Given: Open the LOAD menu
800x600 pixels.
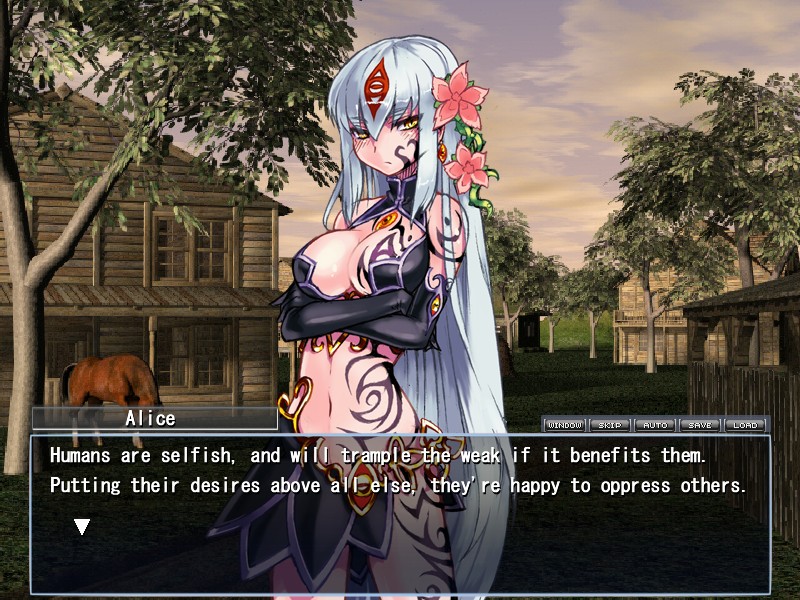Looking at the screenshot, I should 745,425.
